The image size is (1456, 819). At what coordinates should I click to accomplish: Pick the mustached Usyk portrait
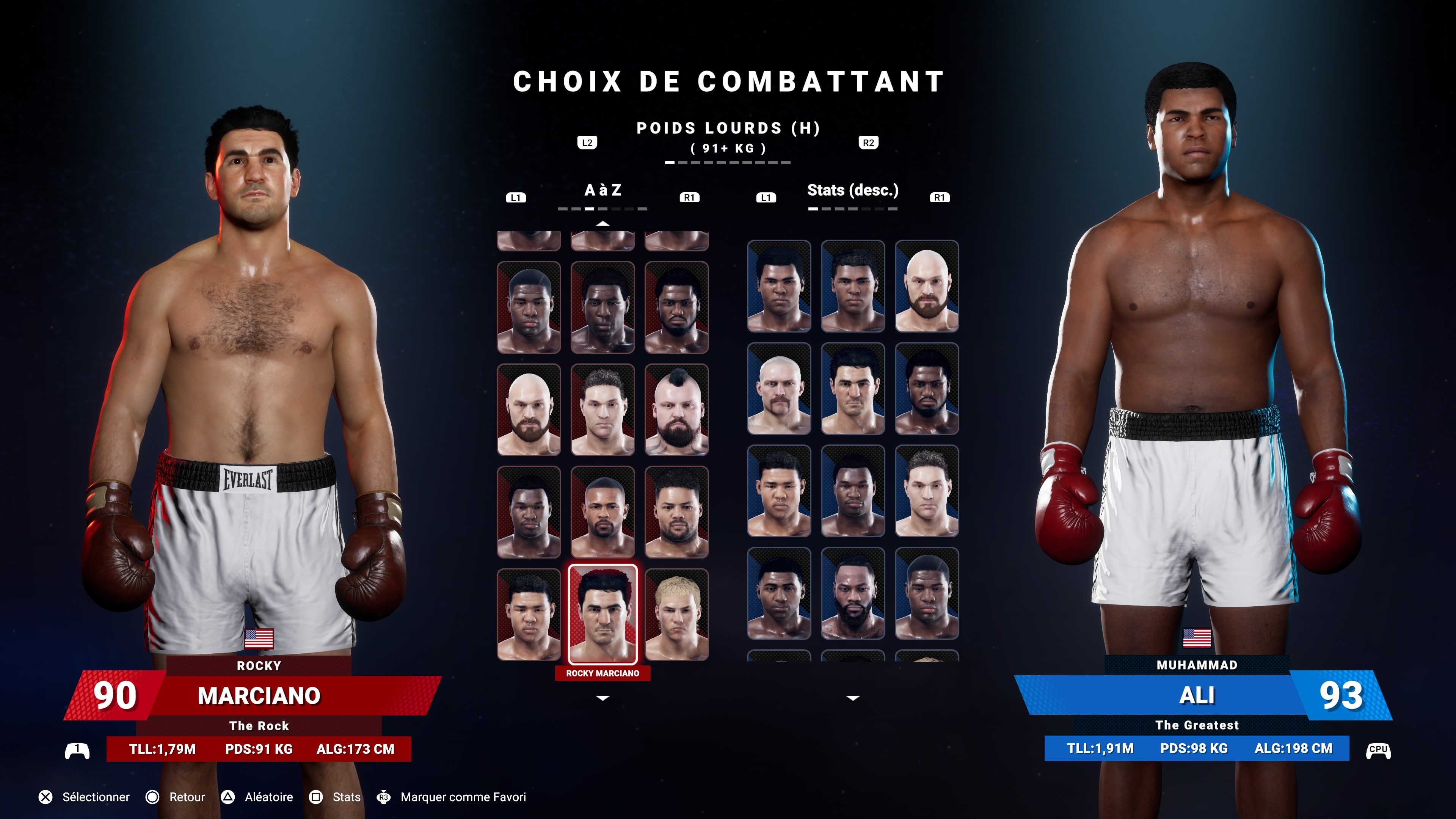779,388
